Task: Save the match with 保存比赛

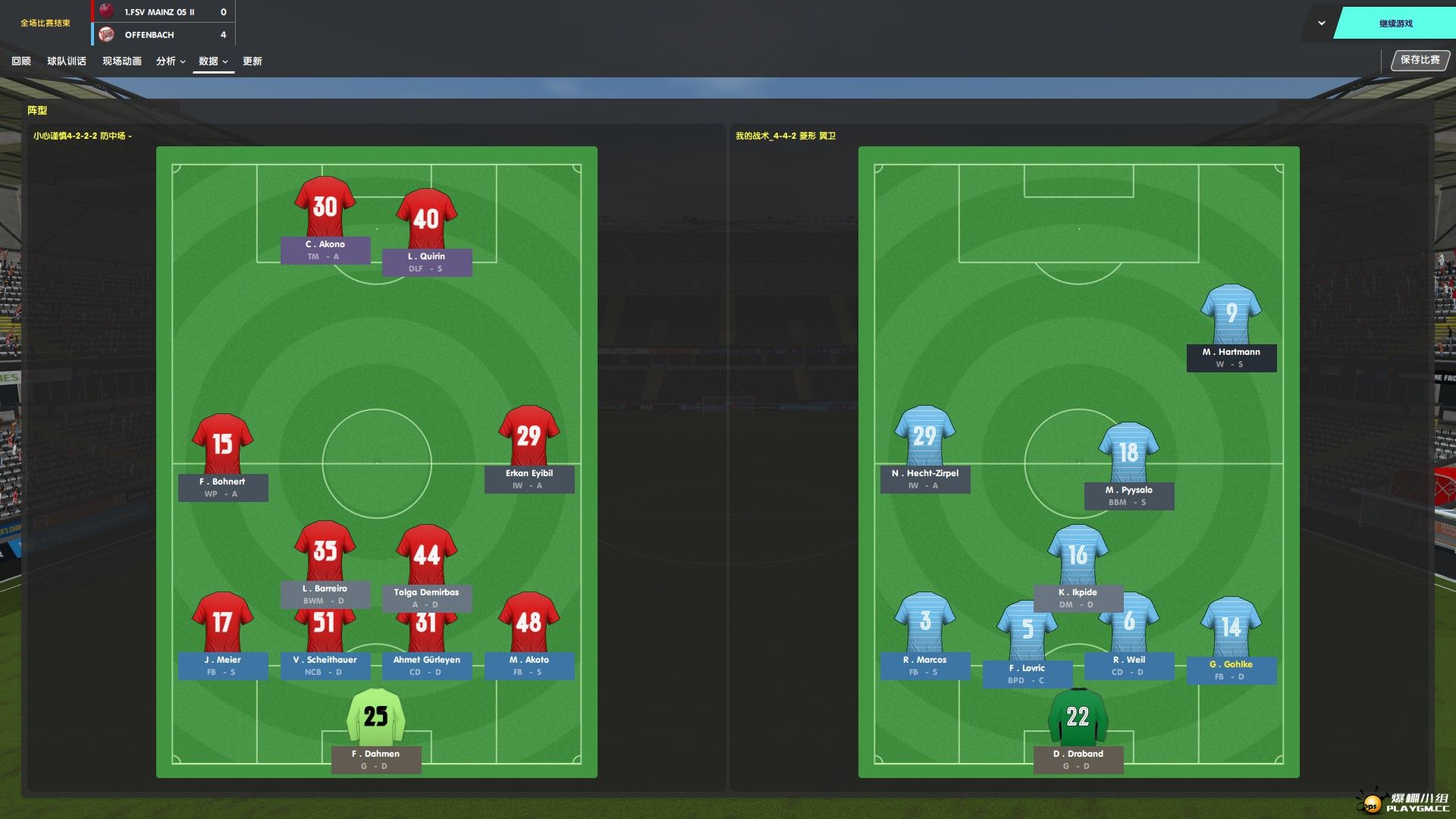Action: point(1420,60)
